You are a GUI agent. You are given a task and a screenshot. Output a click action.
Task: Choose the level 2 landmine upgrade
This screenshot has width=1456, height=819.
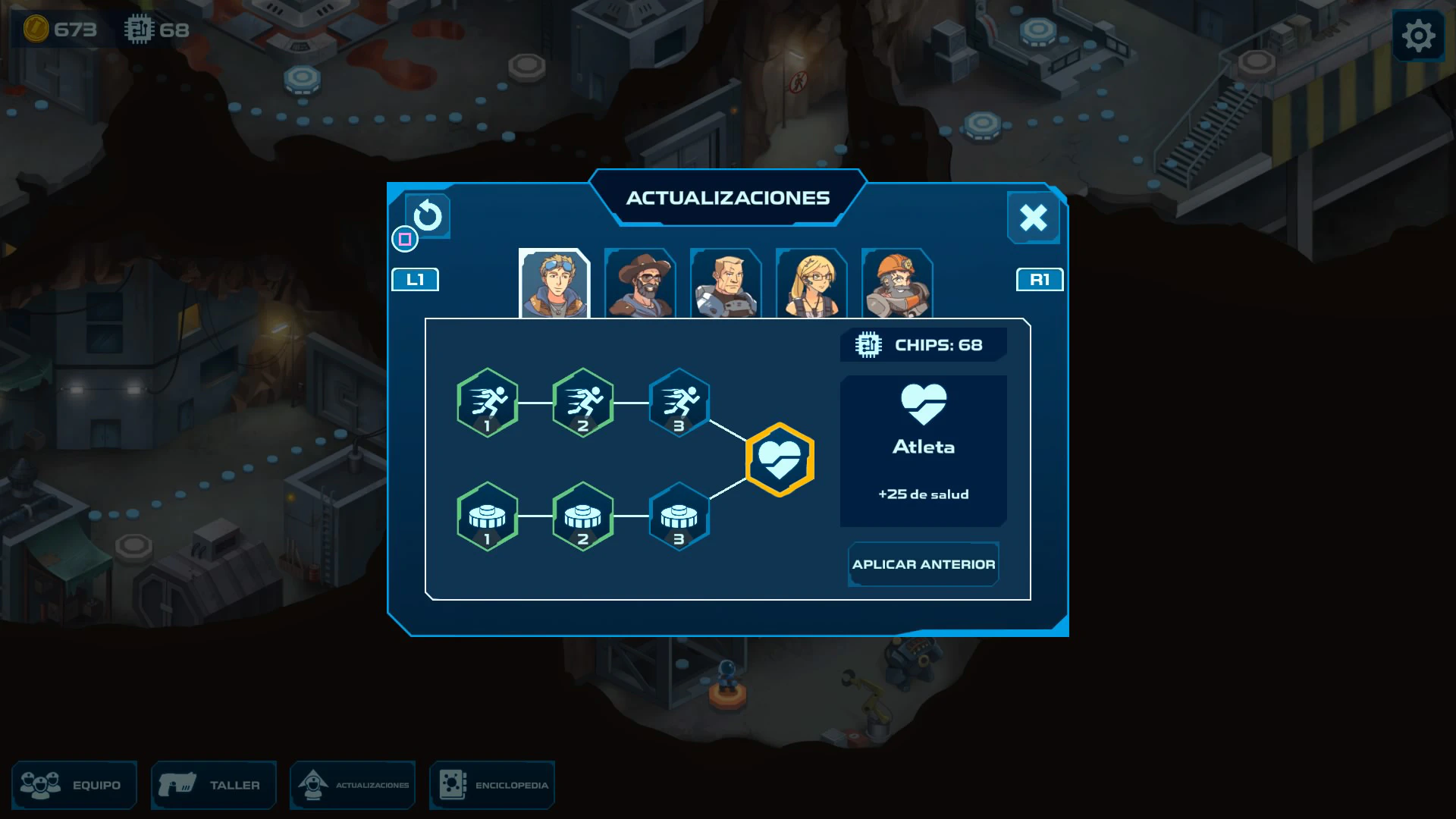click(x=583, y=516)
